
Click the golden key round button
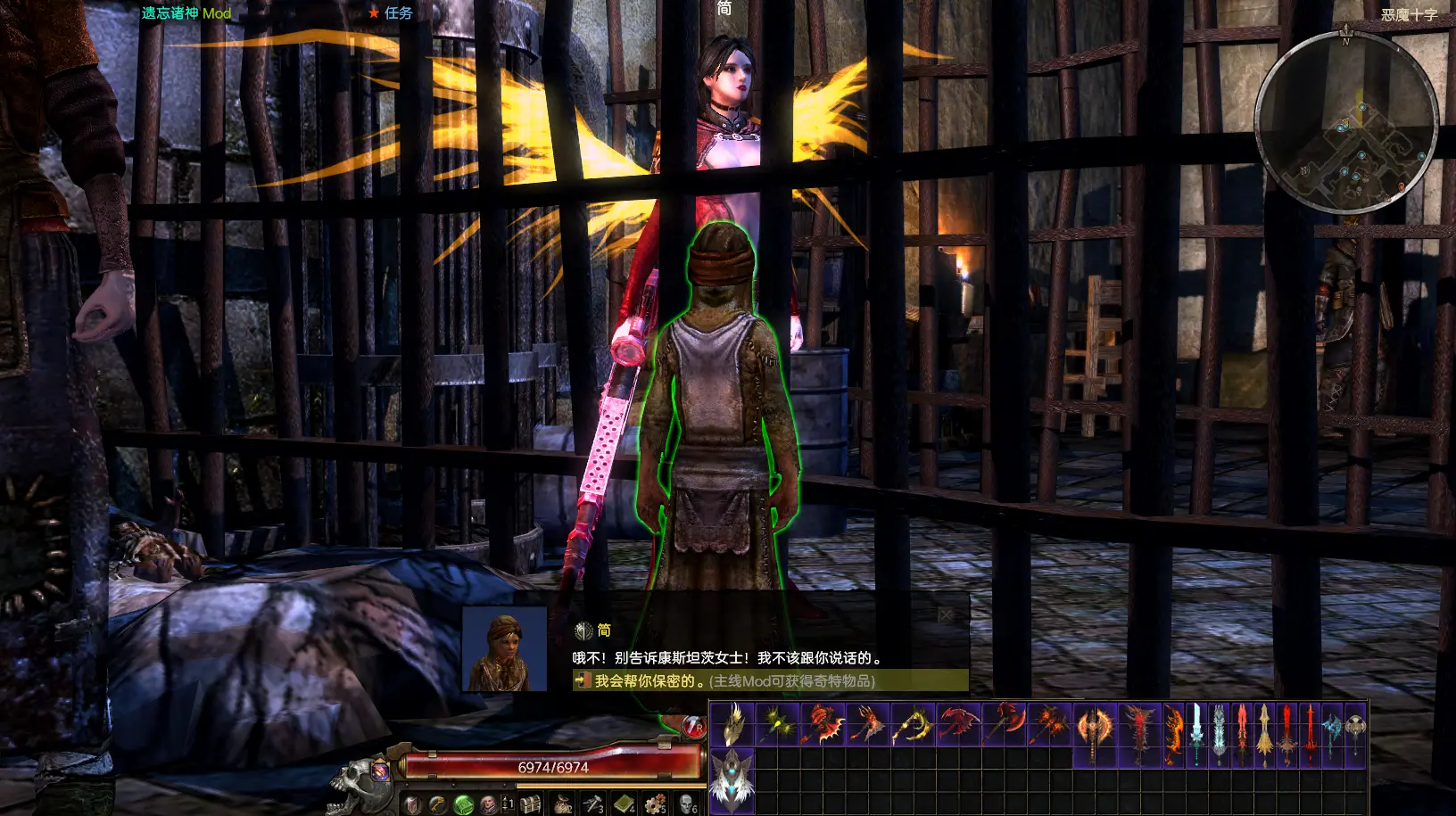pyautogui.click(x=437, y=804)
